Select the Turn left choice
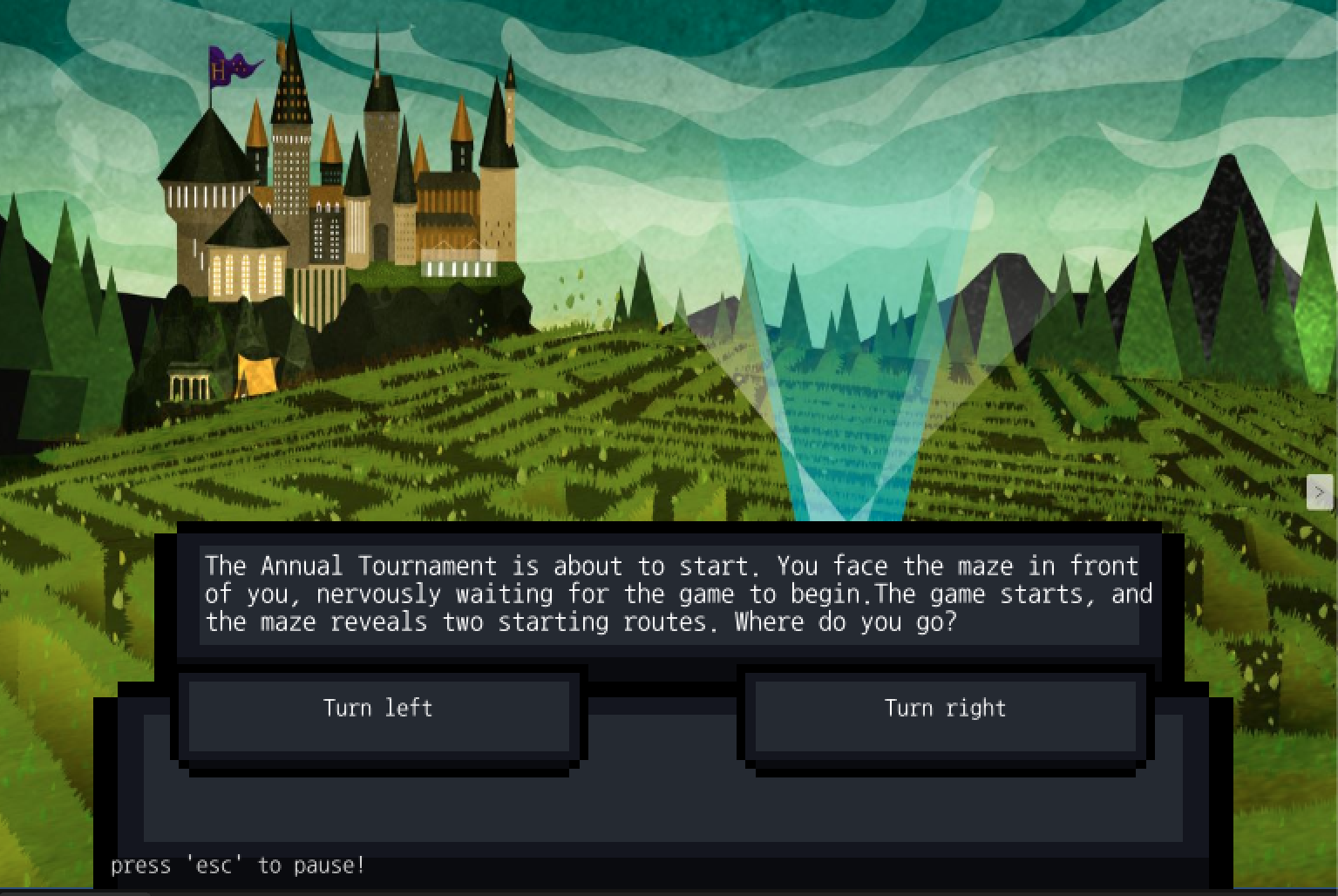 pyautogui.click(x=378, y=709)
